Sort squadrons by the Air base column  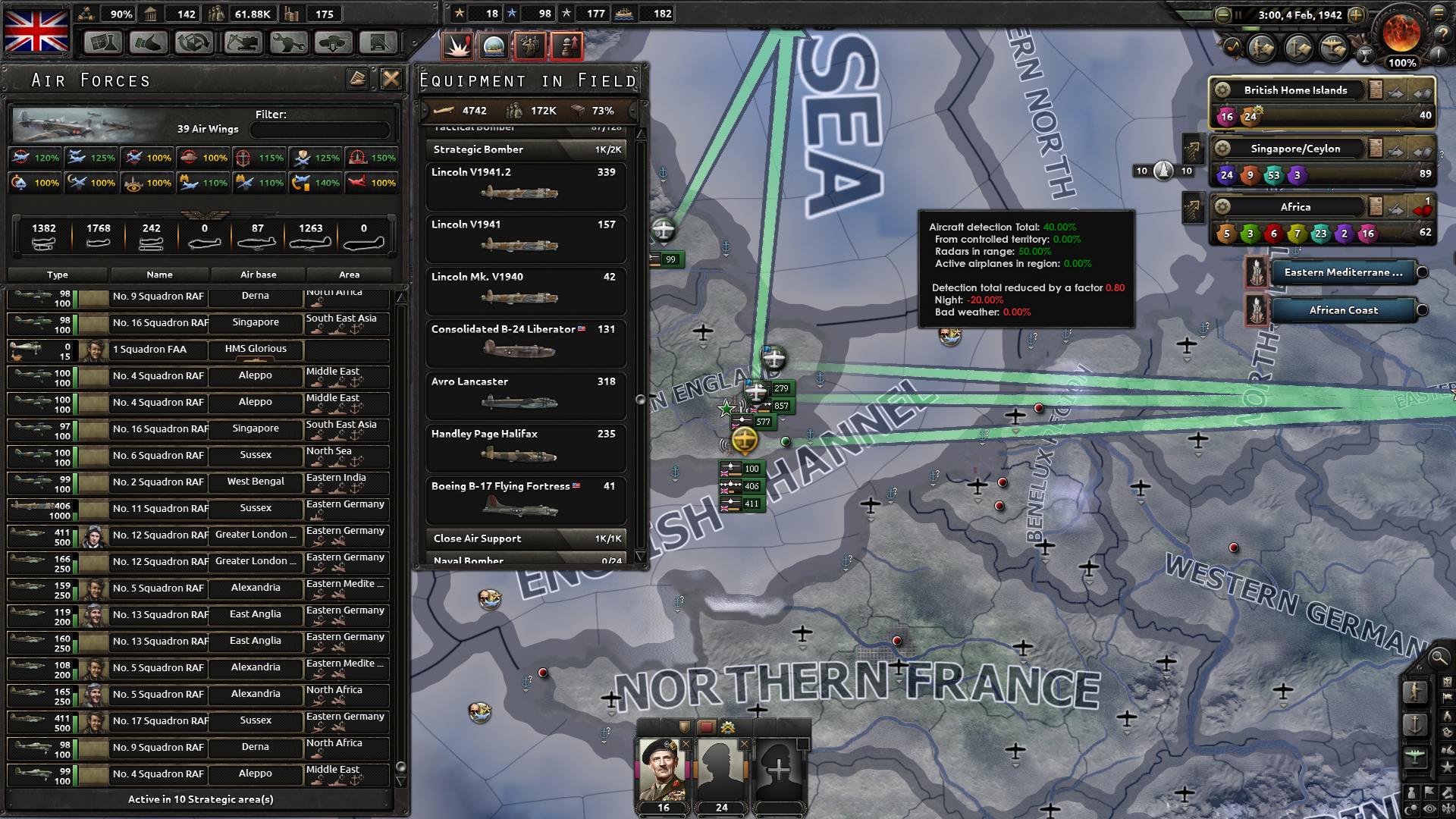tap(256, 275)
